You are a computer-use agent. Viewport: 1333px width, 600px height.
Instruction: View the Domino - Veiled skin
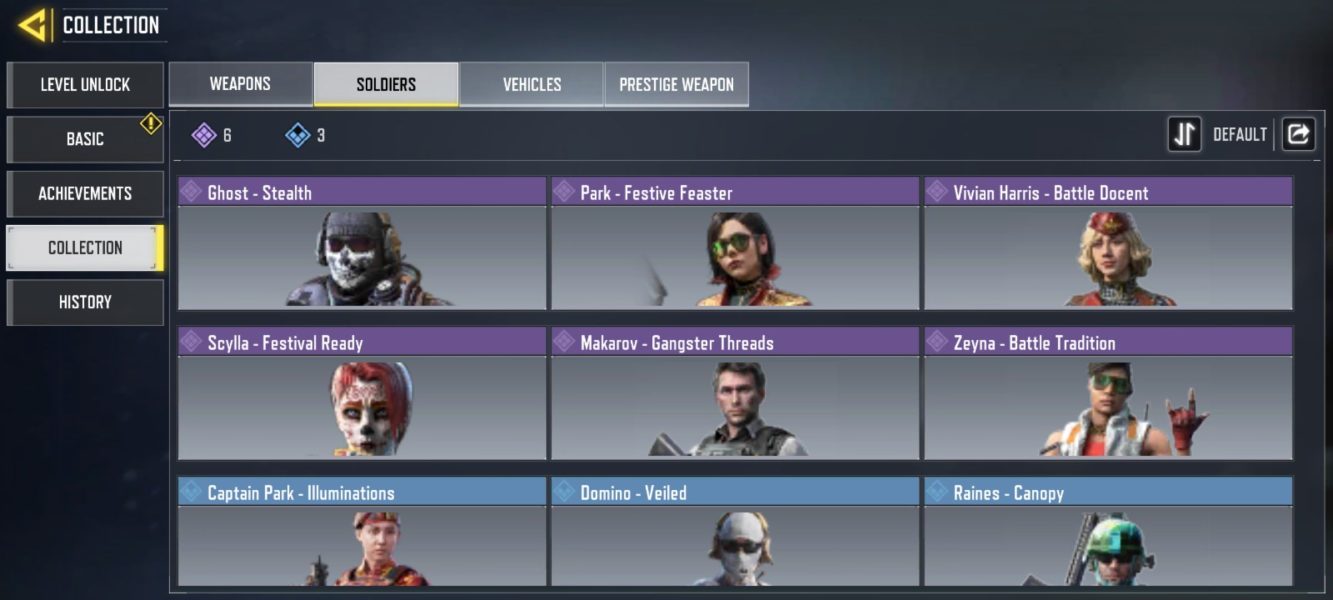click(x=735, y=532)
